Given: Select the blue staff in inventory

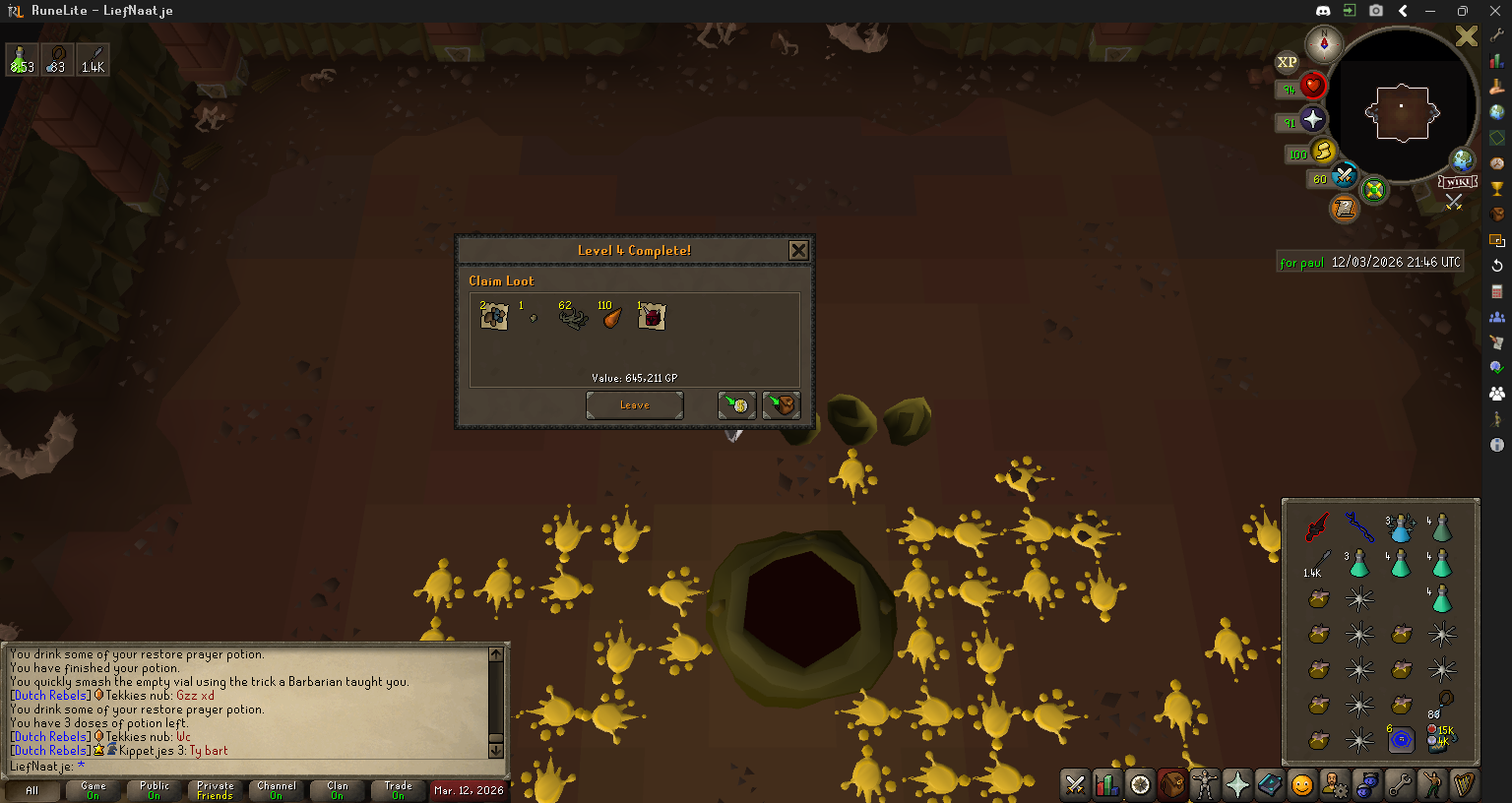Looking at the screenshot, I should pos(1359,527).
